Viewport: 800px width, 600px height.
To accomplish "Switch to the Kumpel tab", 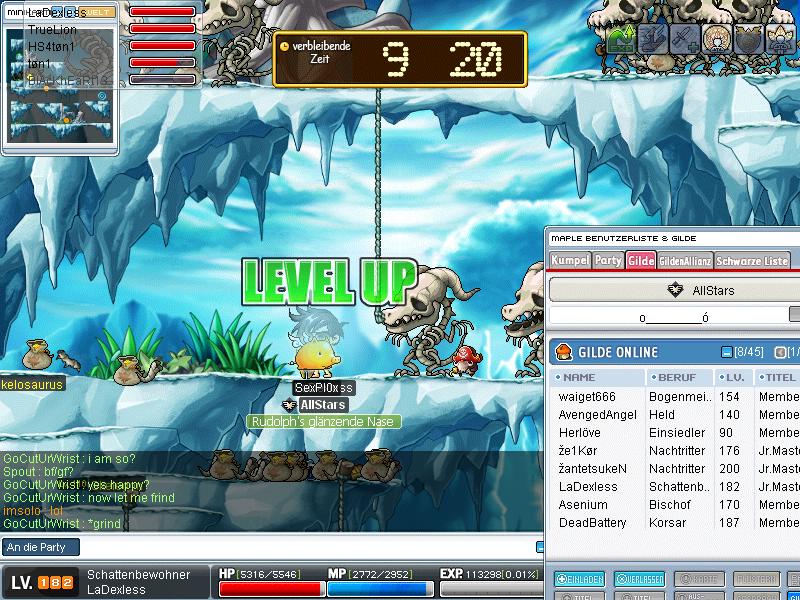I will click(x=569, y=261).
